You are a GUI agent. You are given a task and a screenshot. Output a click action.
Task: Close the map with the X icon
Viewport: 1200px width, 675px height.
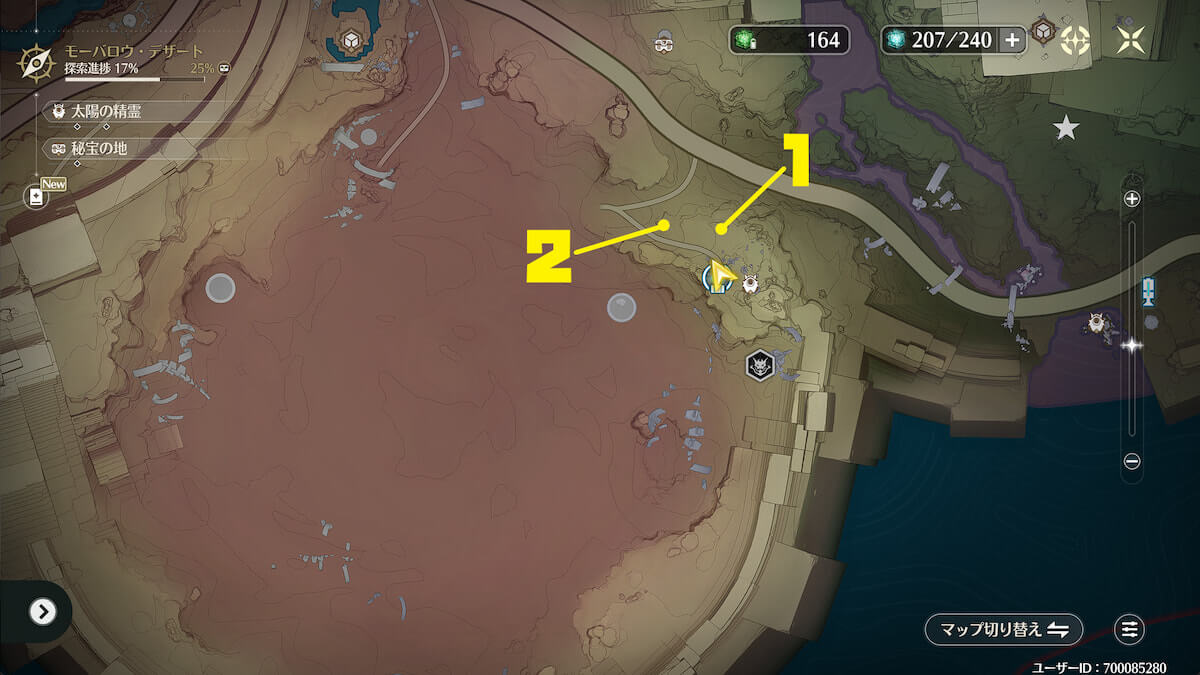[x=1131, y=40]
